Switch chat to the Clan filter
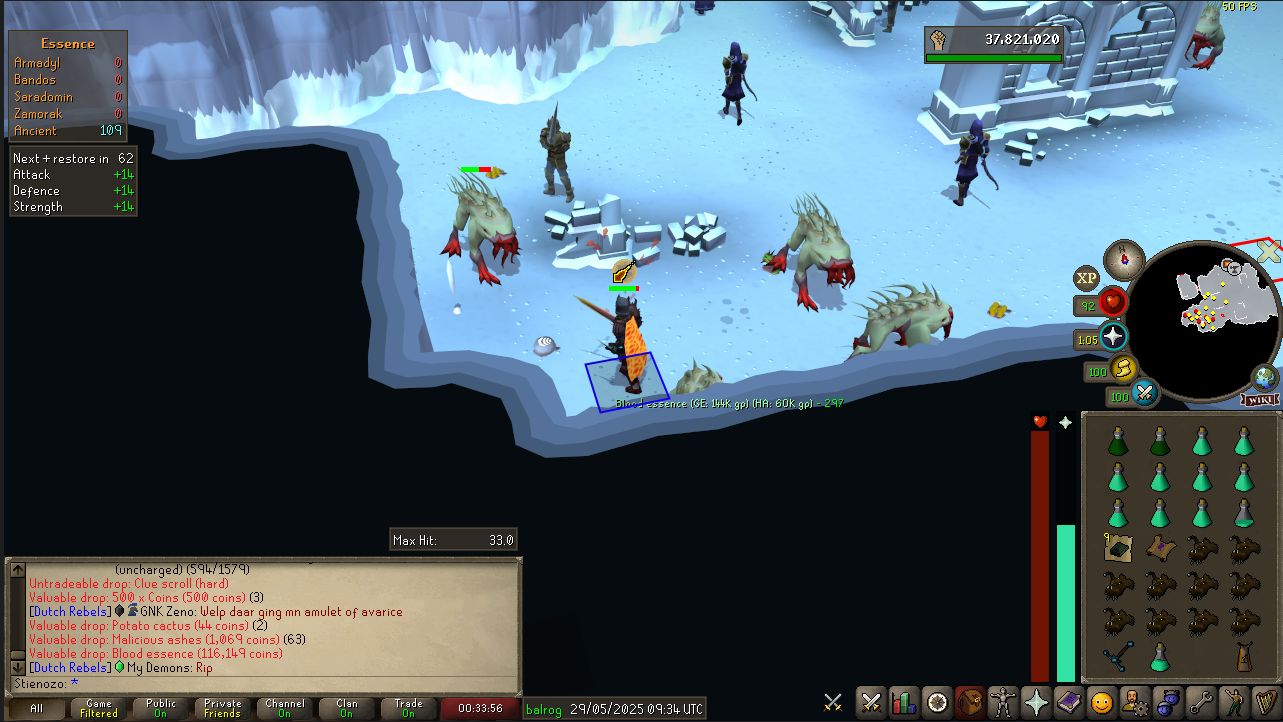 tap(346, 709)
